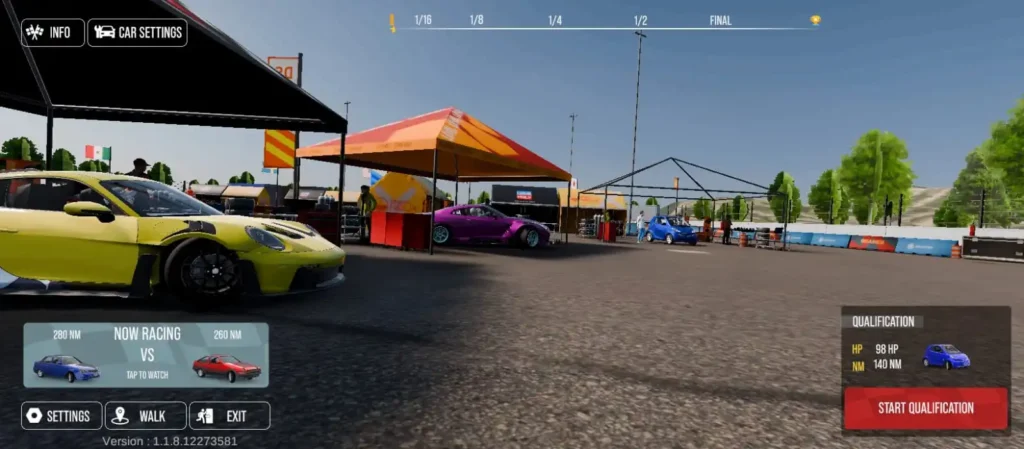The height and width of the screenshot is (449, 1024).
Task: Exit the tournament area
Action: [229, 415]
